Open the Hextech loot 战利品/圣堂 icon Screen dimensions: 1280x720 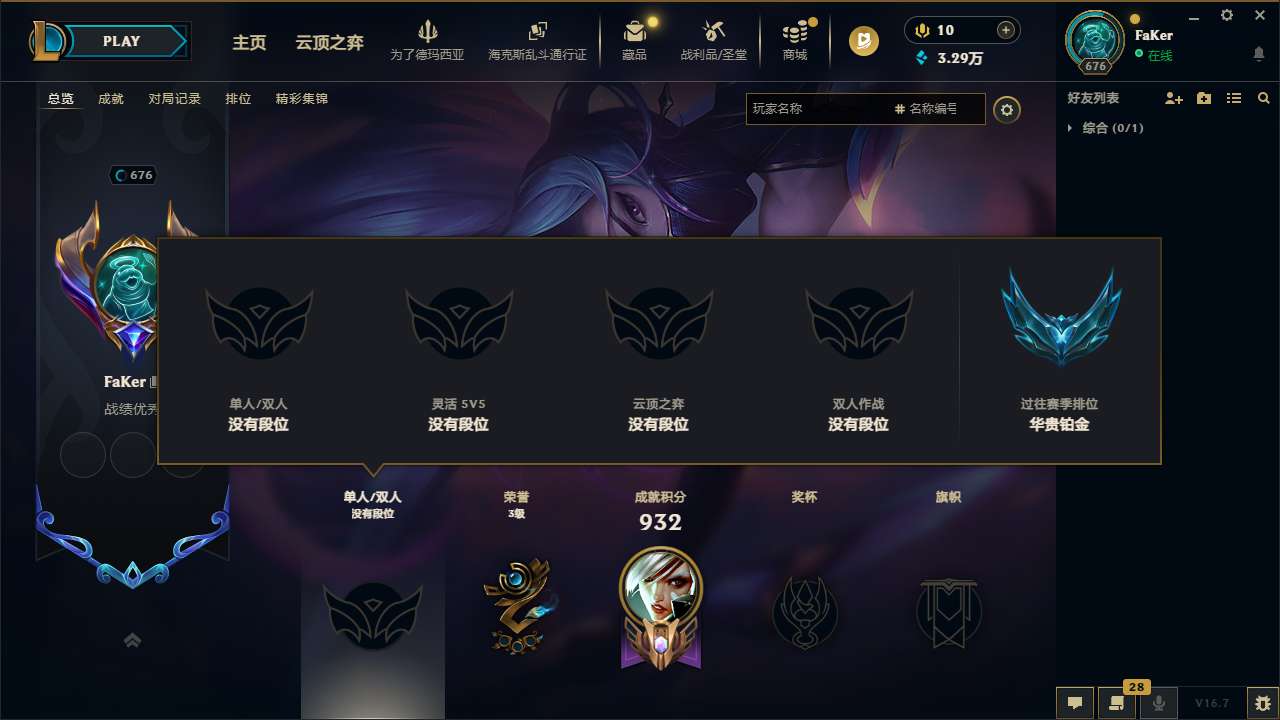click(713, 41)
